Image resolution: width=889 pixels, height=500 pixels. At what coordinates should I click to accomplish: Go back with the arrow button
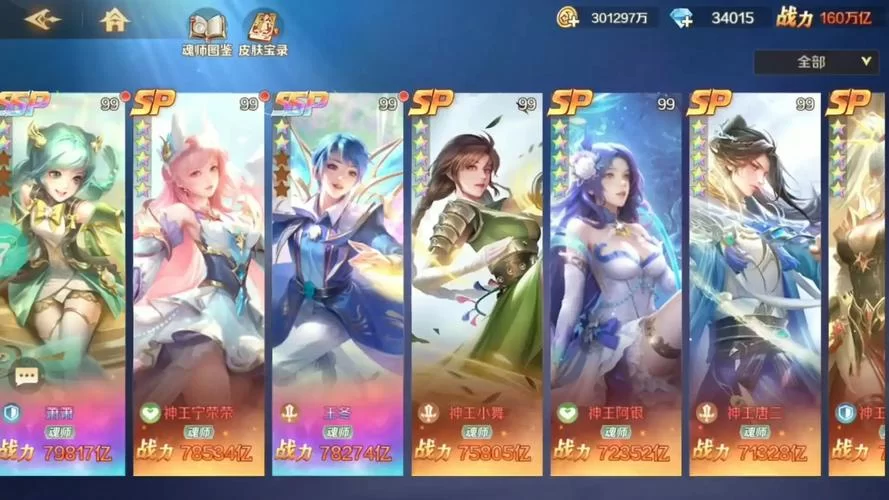42,19
